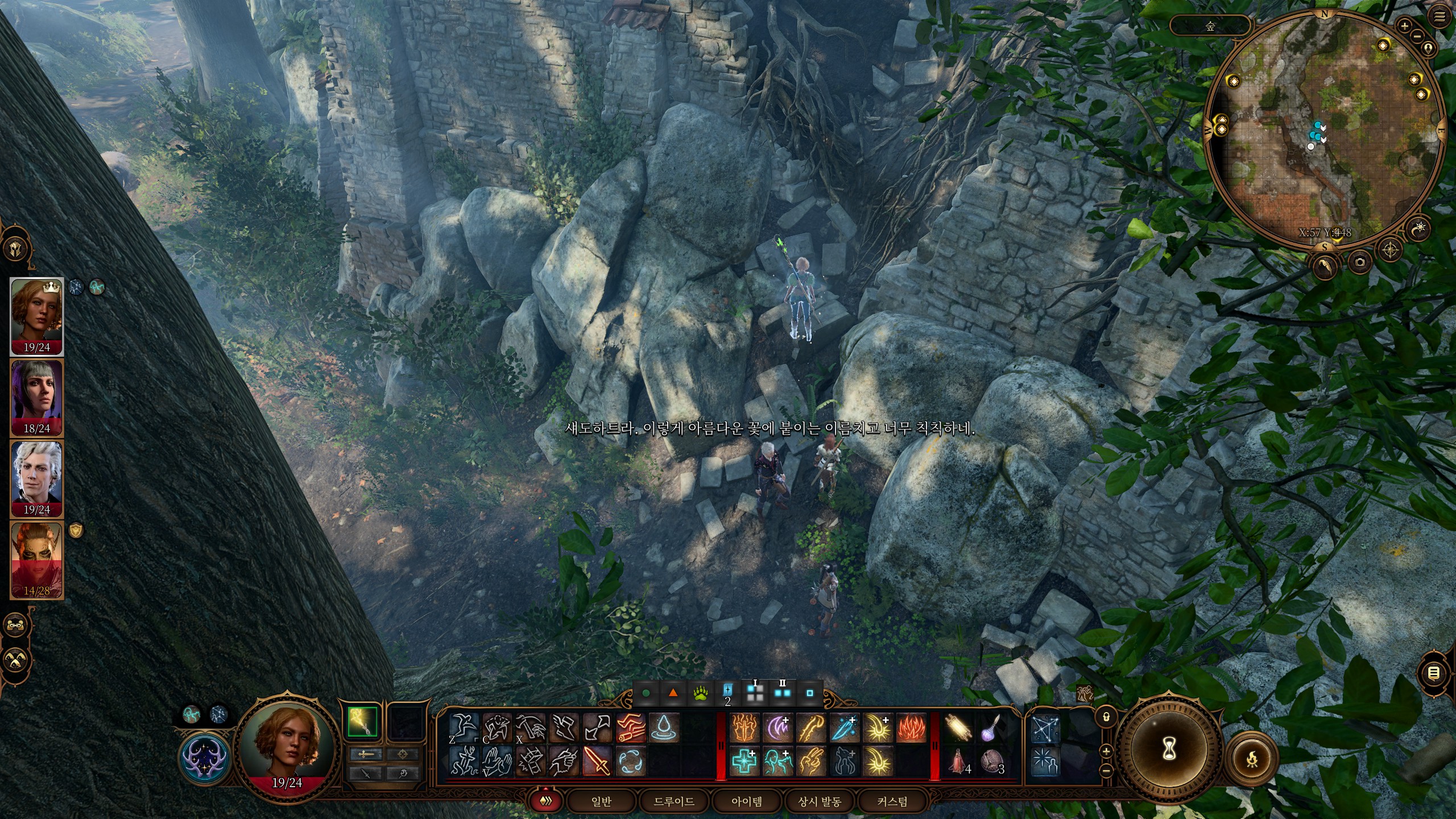Viewport: 1456px width, 819px height.
Task: Open the combat log button at right edge
Action: [1434, 673]
